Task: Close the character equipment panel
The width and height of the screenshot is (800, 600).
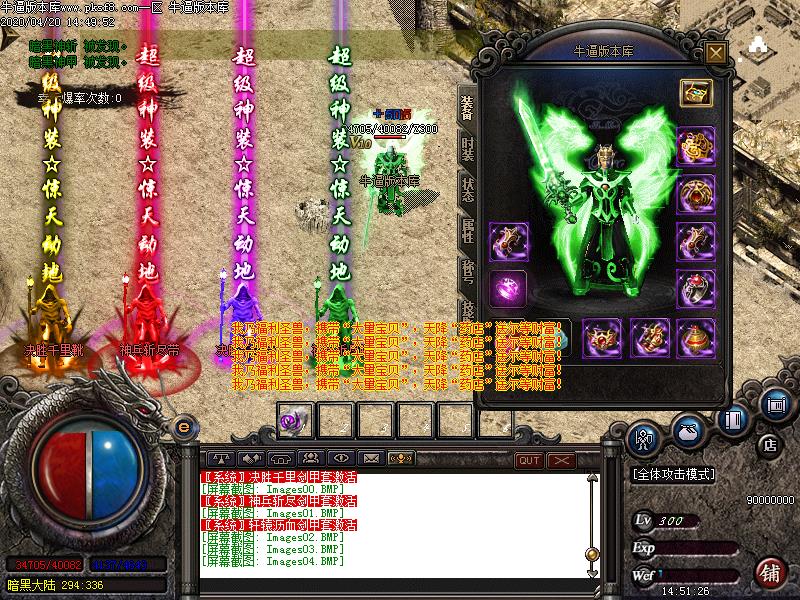Action: [714, 52]
